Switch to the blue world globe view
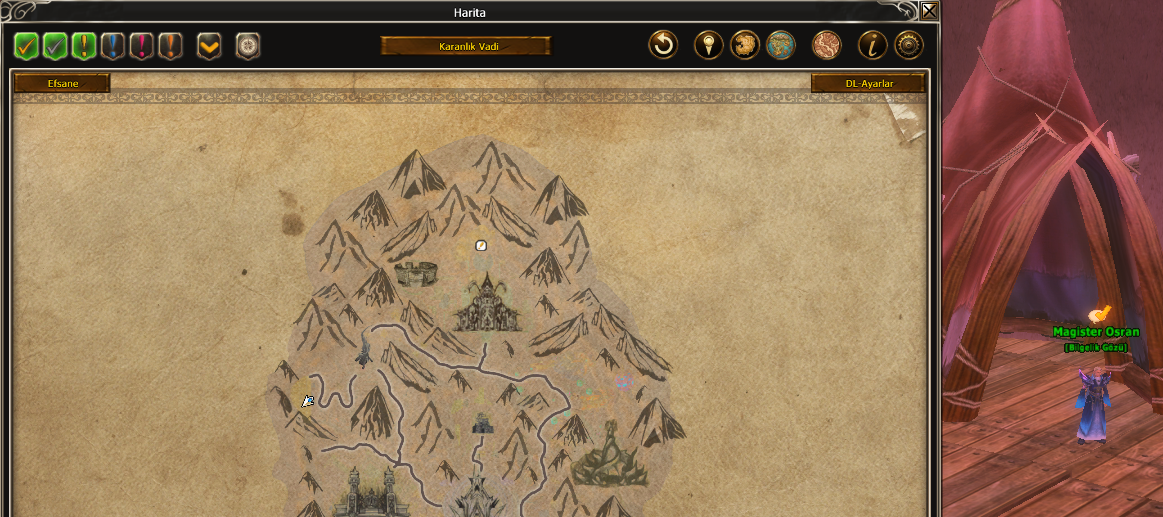This screenshot has height=517, width=1163. [x=780, y=45]
